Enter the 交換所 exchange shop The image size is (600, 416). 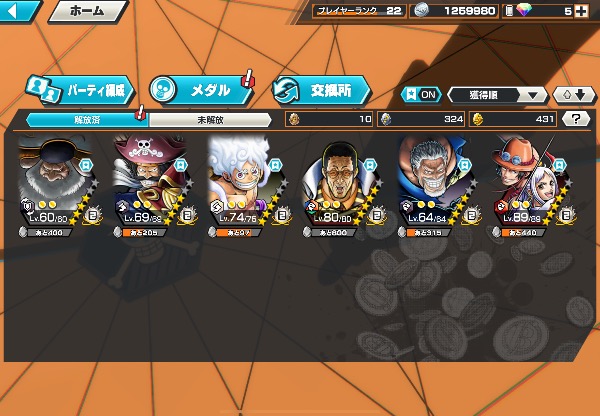tap(320, 90)
